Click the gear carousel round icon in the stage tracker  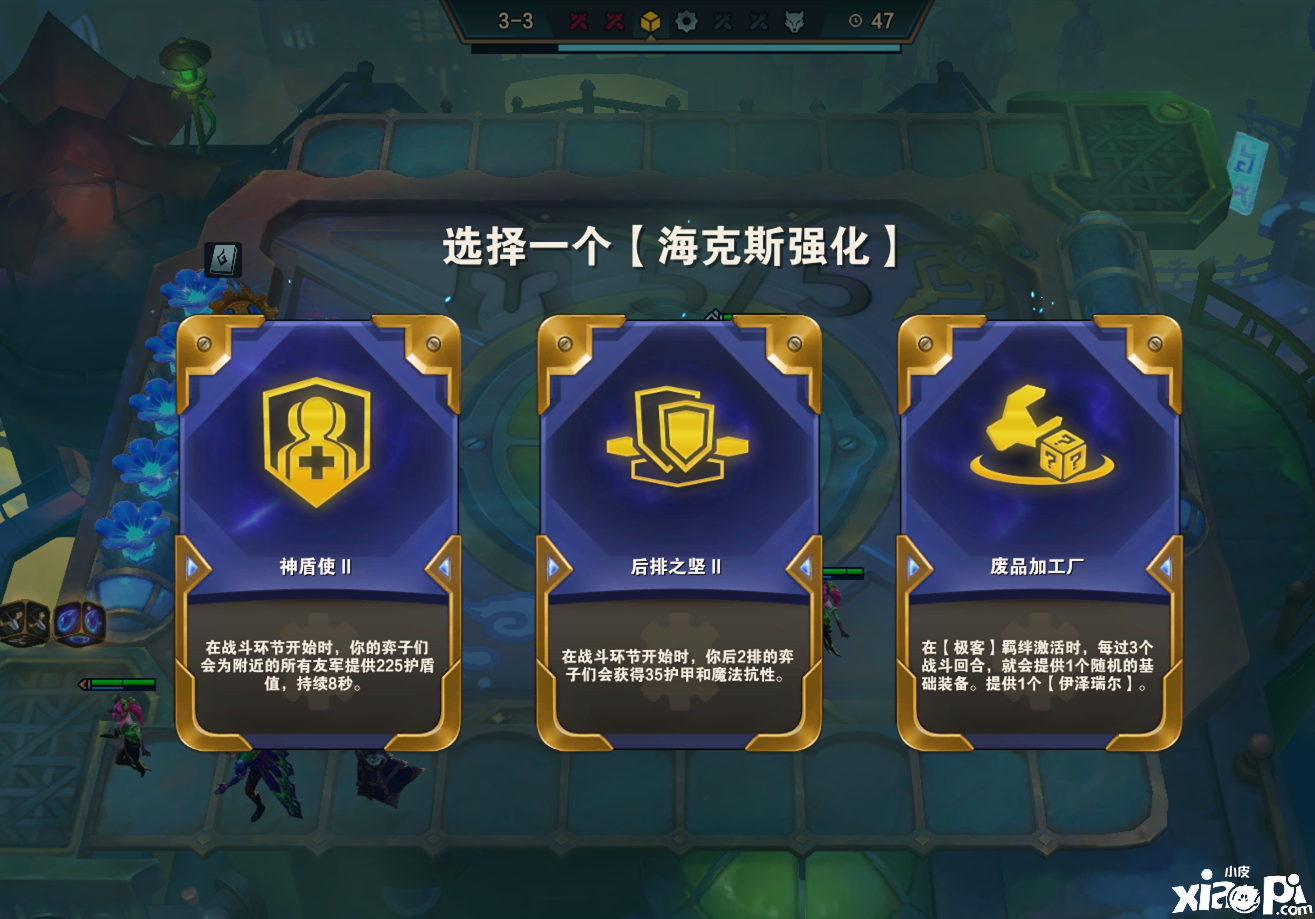click(686, 20)
